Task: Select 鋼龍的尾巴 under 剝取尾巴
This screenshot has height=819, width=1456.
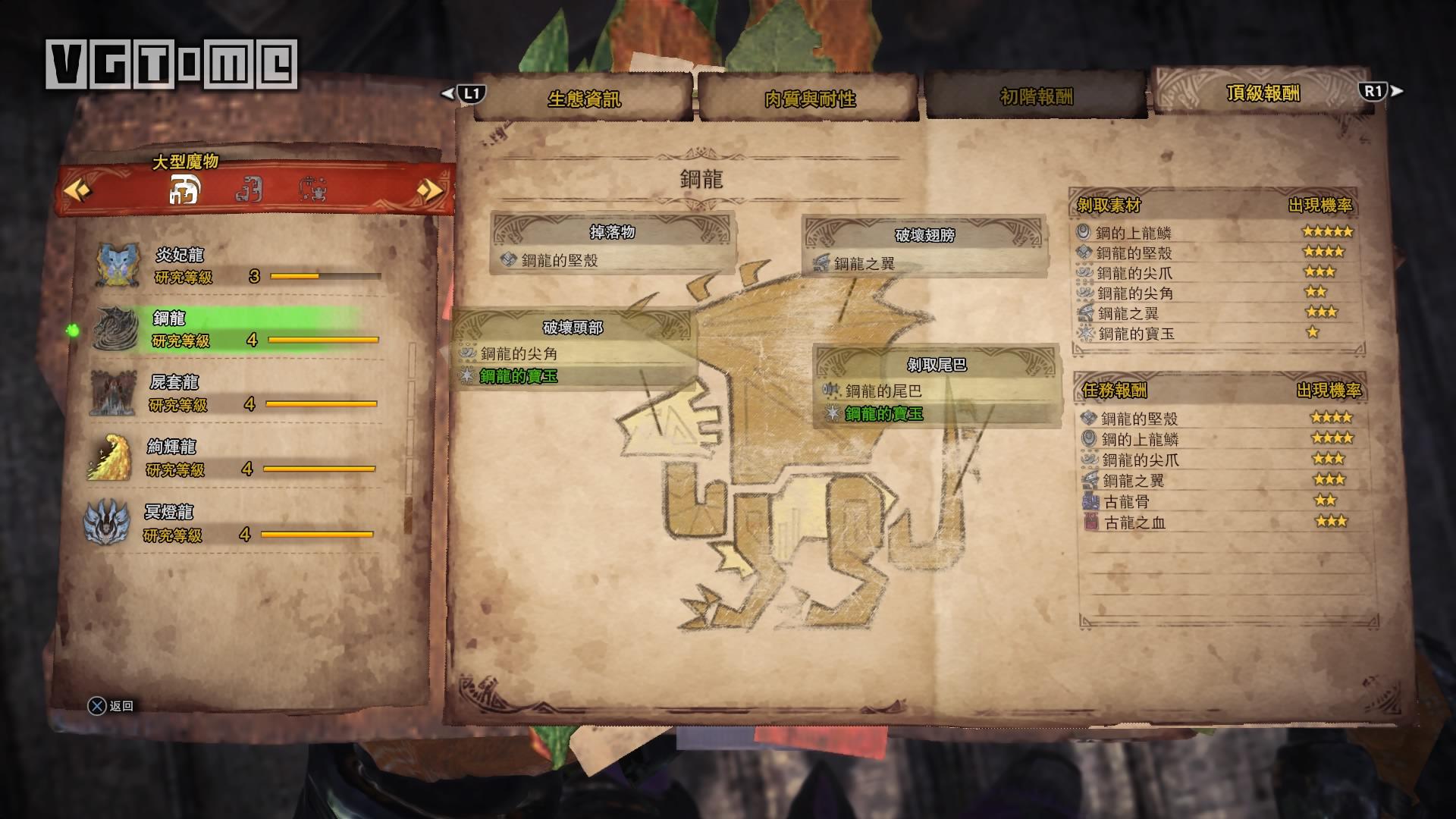Action: (x=883, y=391)
